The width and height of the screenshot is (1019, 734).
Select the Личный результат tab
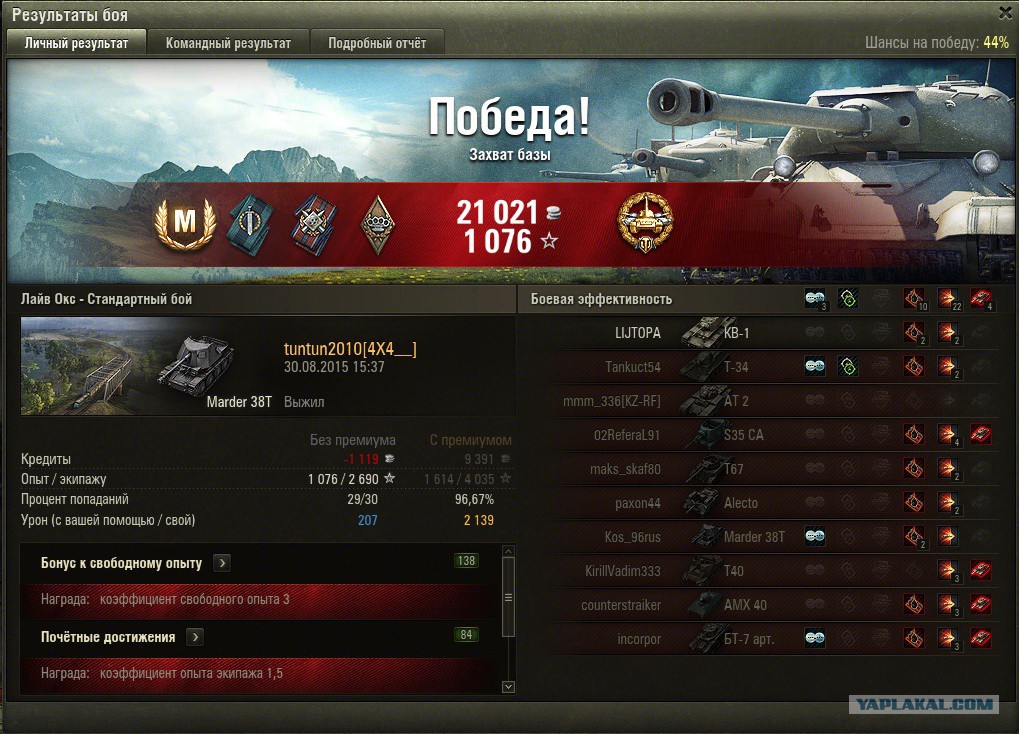pyautogui.click(x=77, y=43)
